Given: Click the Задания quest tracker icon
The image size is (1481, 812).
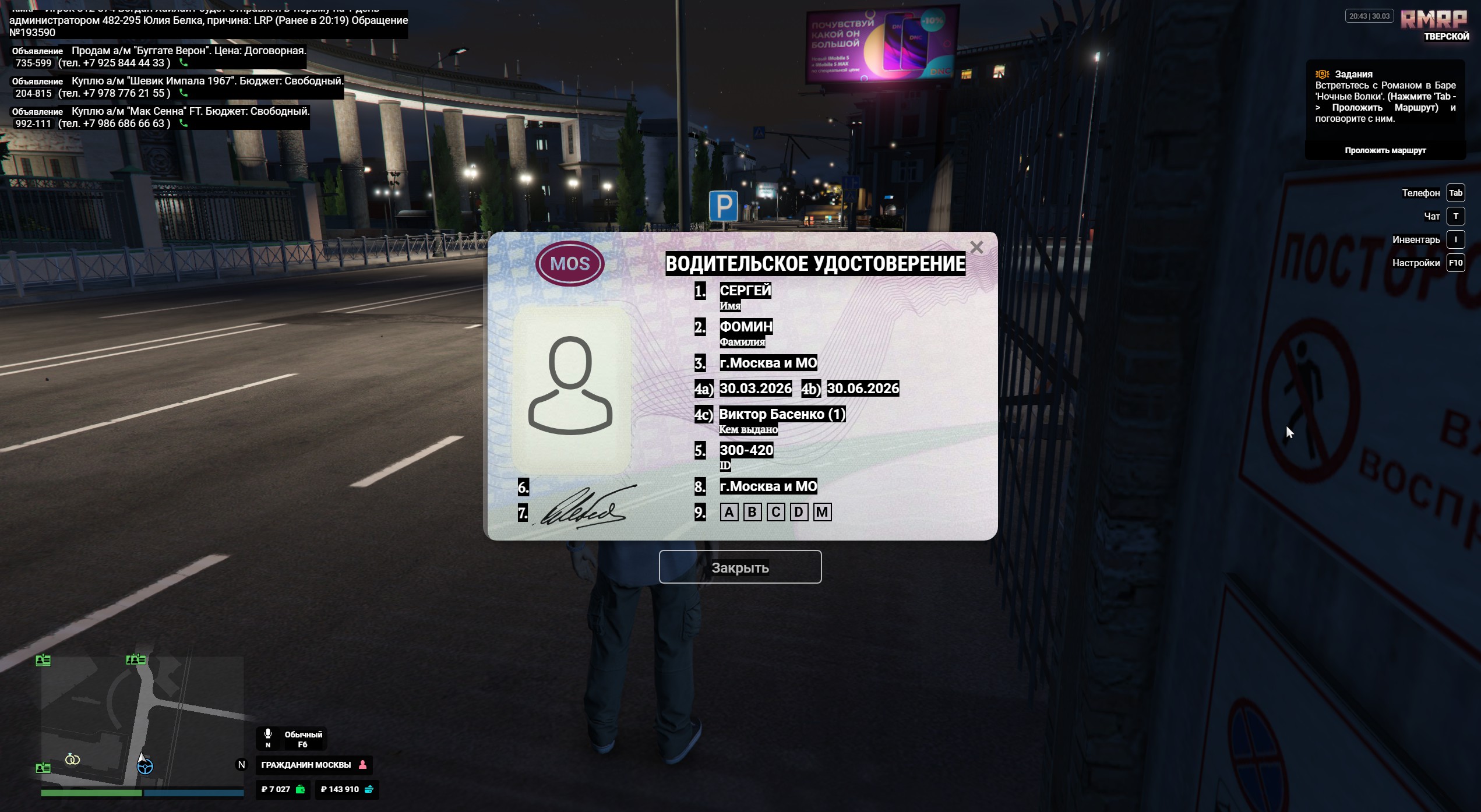Looking at the screenshot, I should [1321, 75].
